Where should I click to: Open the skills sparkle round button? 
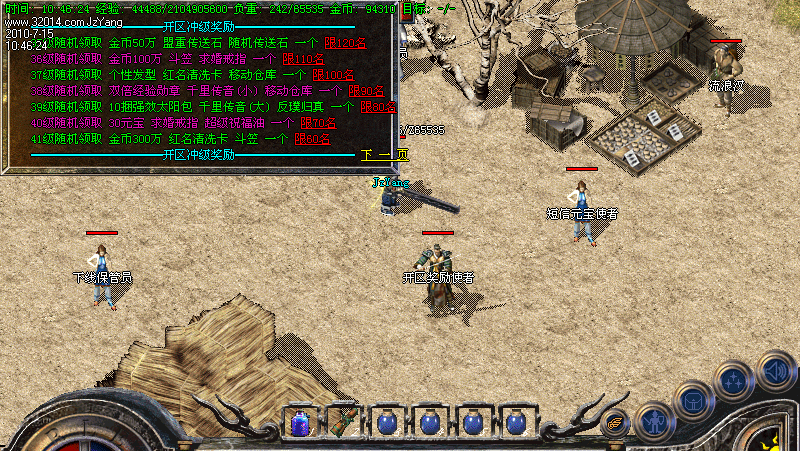tap(734, 382)
